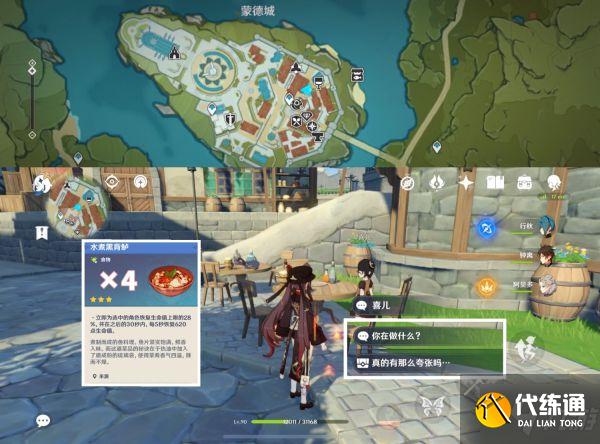Open the adventurer handbook book icon

[x=494, y=182]
